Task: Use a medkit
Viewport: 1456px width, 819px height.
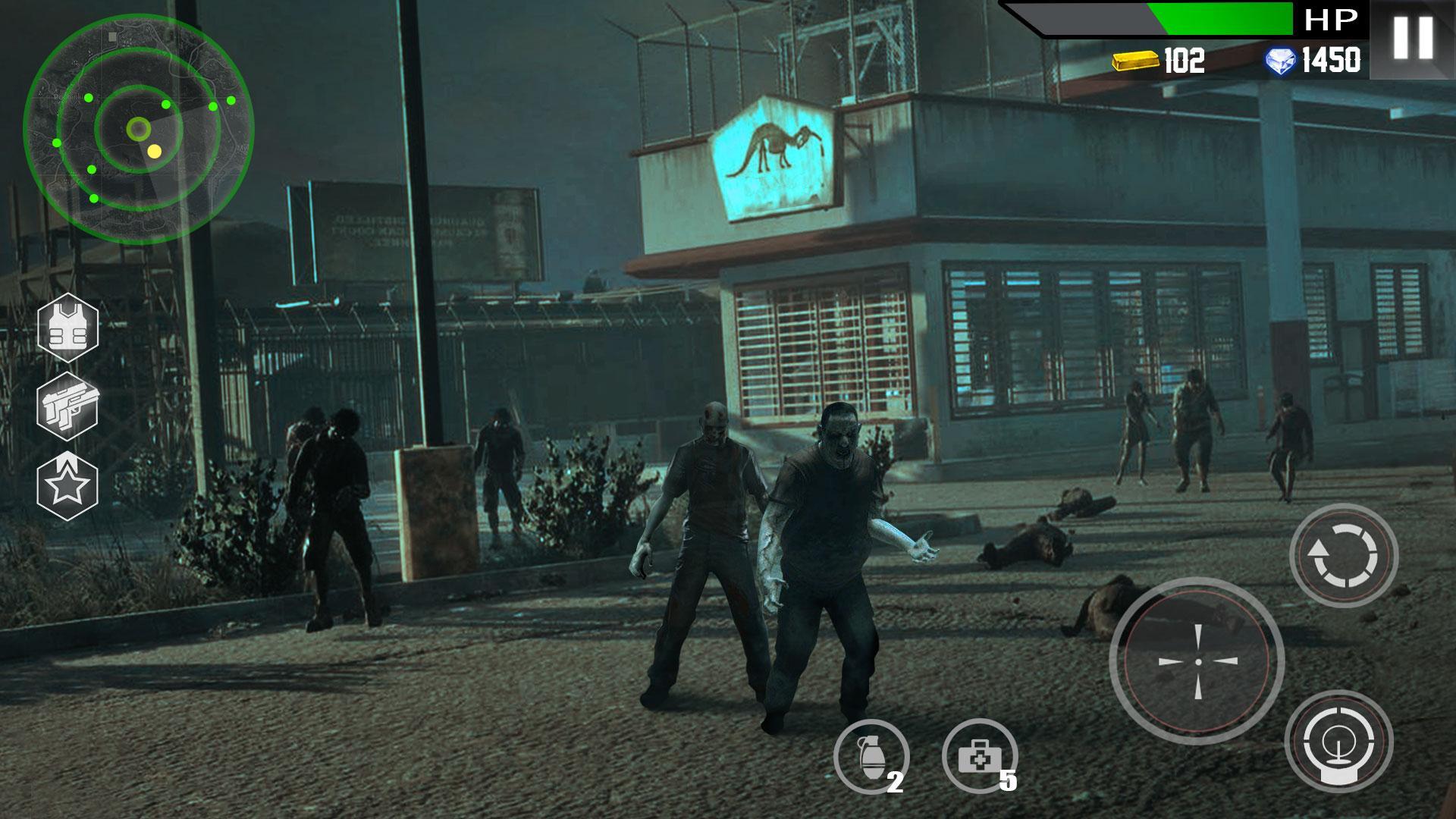Action: 980,757
